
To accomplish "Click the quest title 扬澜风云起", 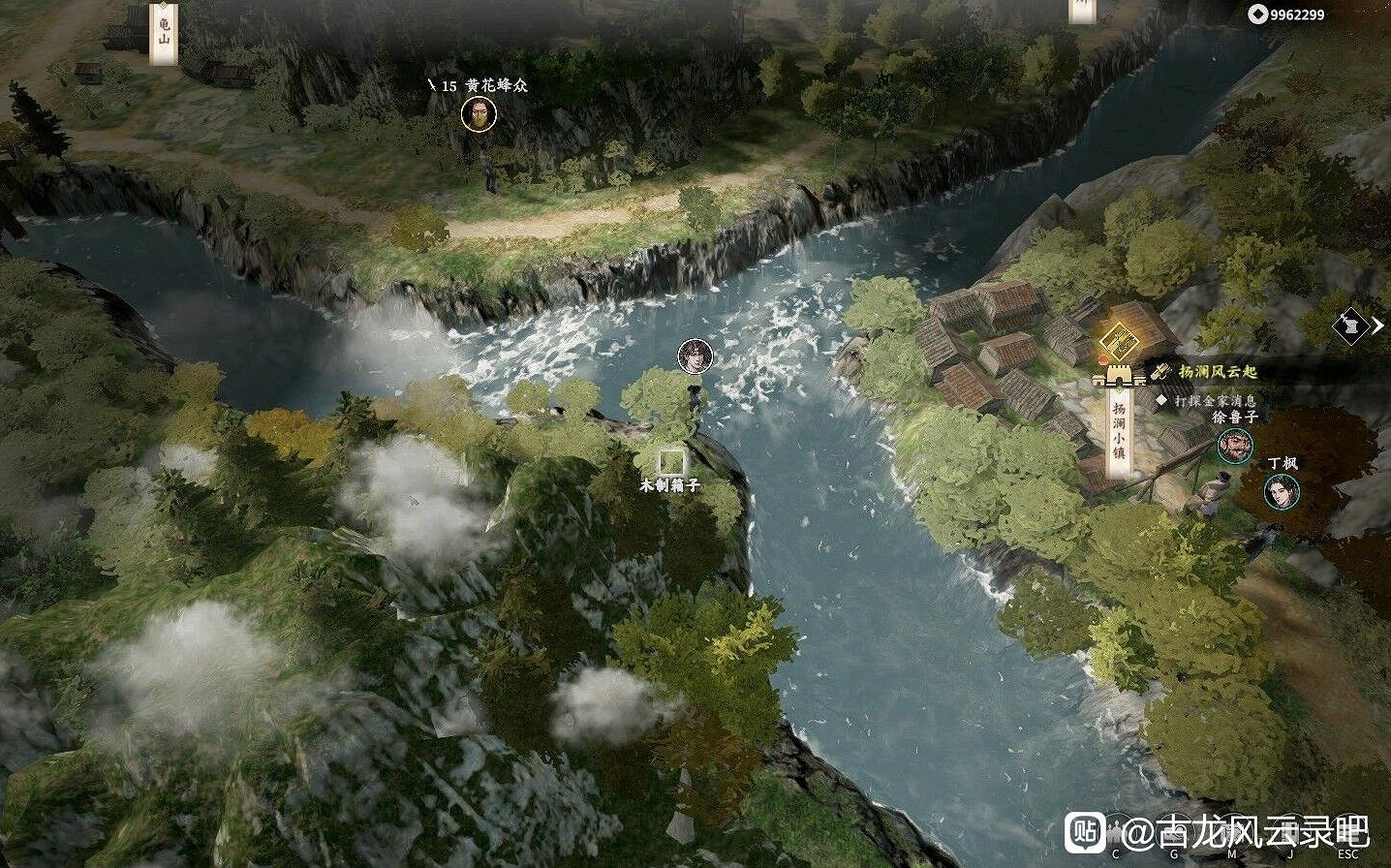I will (1219, 371).
